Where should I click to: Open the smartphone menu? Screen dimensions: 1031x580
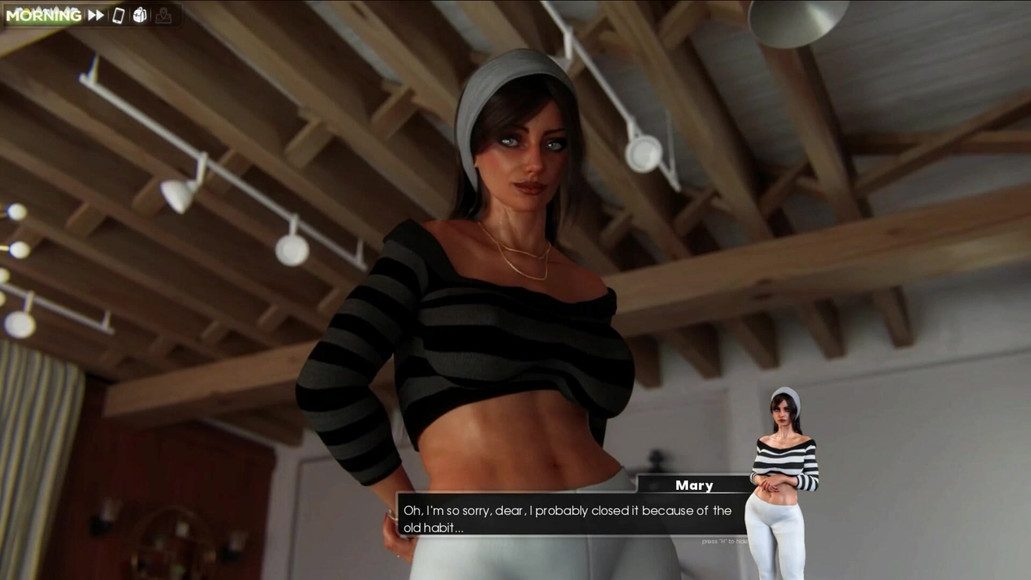point(118,16)
